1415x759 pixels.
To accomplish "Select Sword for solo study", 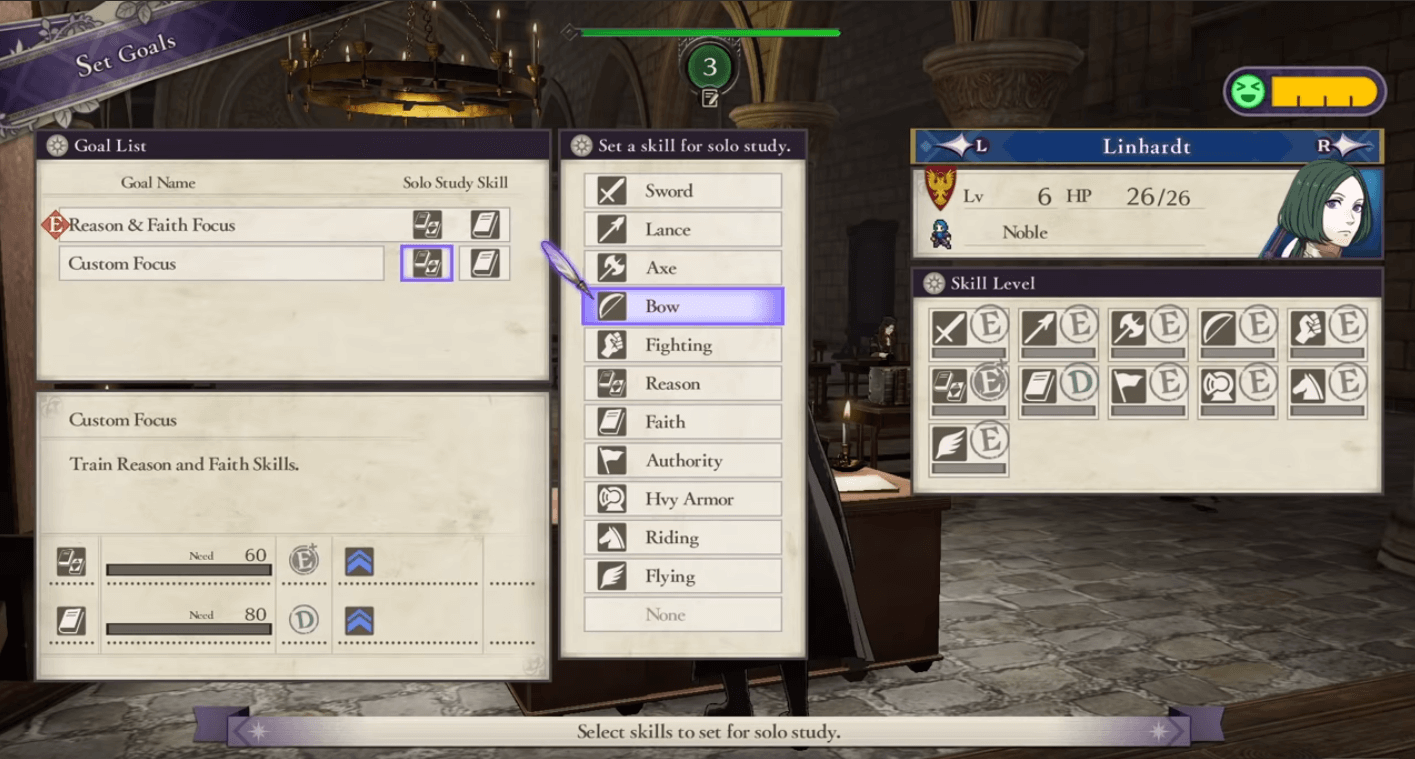I will click(x=682, y=191).
